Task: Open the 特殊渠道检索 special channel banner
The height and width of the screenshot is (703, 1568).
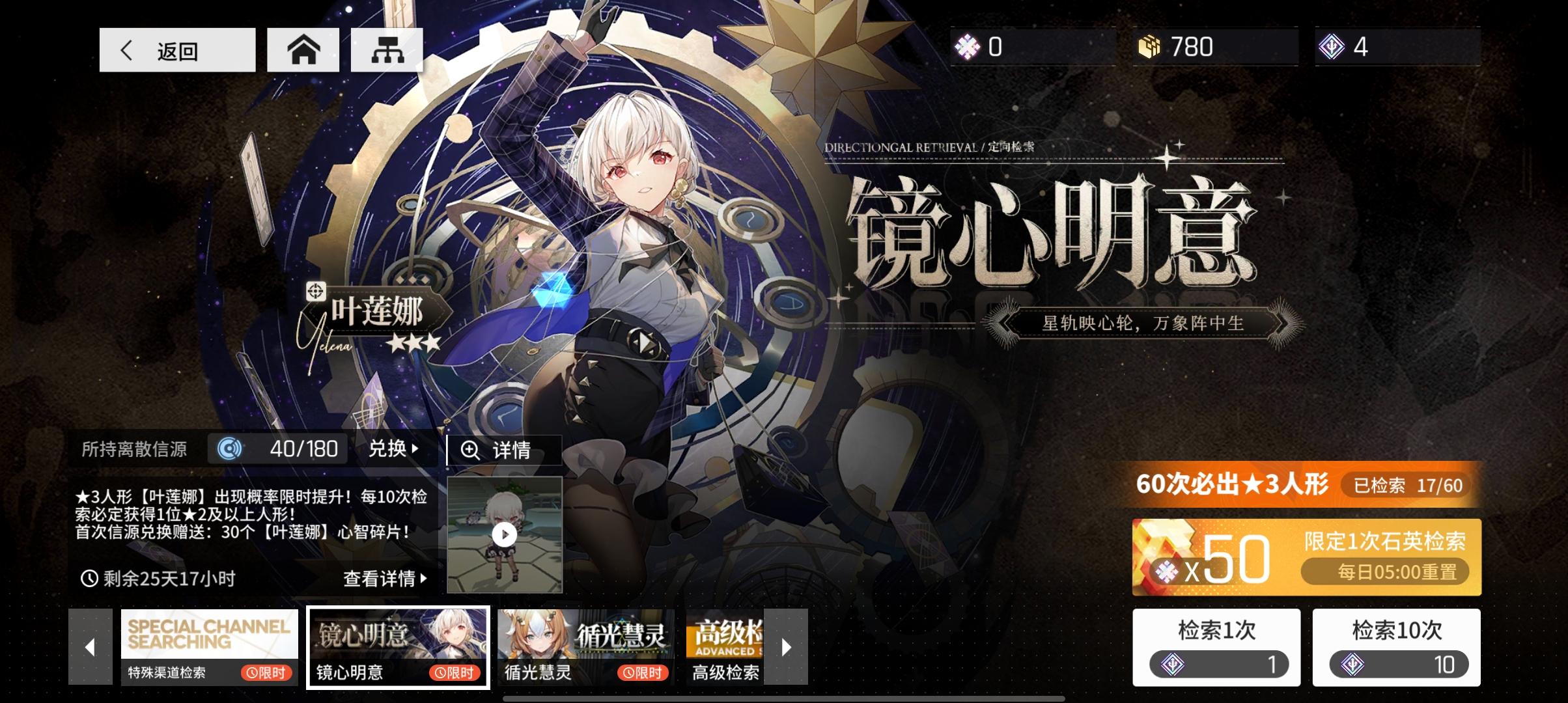Action: (210, 646)
